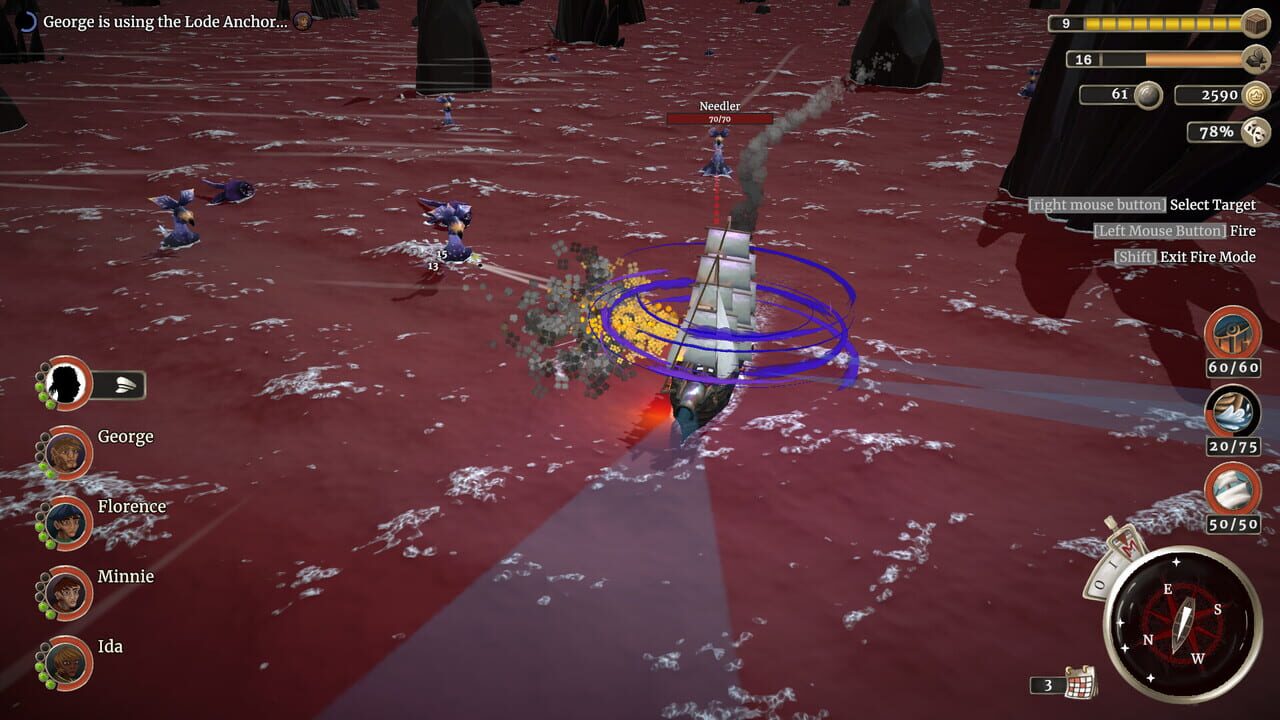The height and width of the screenshot is (720, 1280).
Task: Click the Needler's health bar
Action: pyautogui.click(x=718, y=119)
